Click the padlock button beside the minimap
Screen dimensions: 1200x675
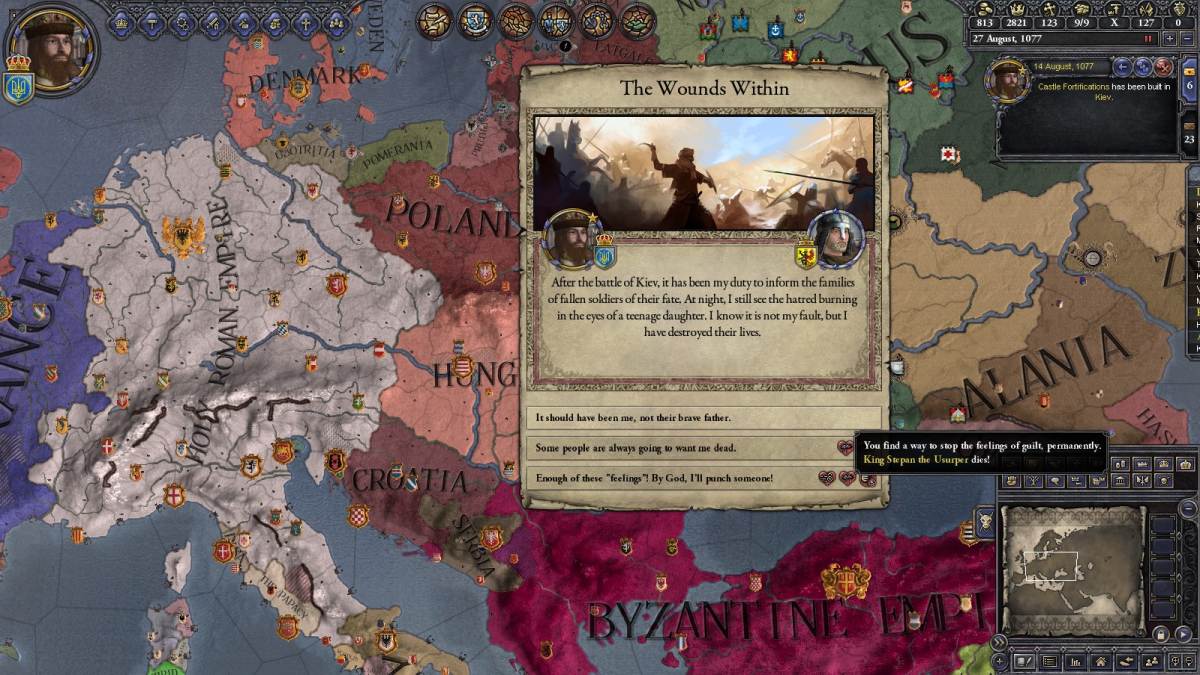click(1159, 634)
